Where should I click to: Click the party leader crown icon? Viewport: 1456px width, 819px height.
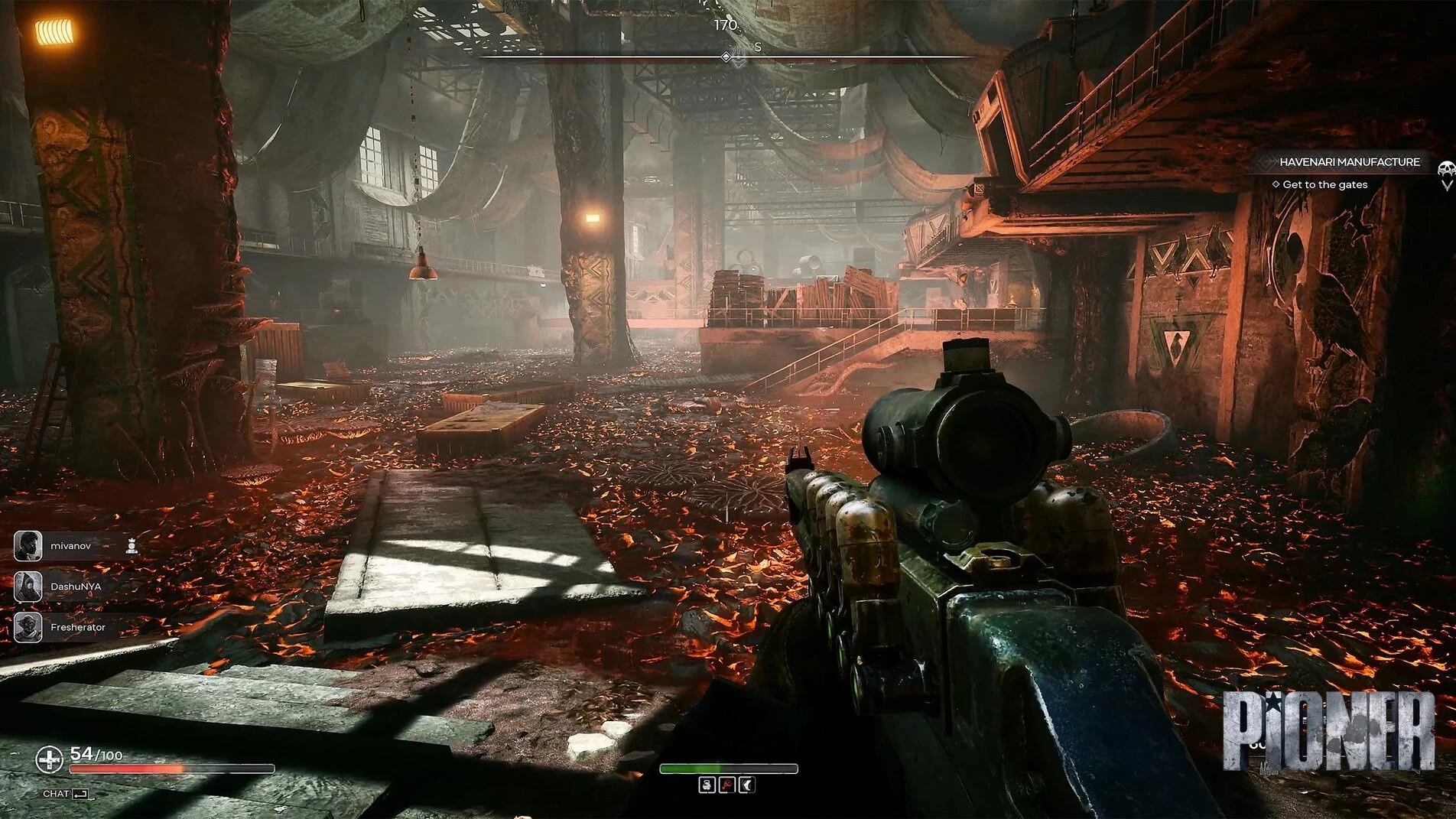point(132,545)
